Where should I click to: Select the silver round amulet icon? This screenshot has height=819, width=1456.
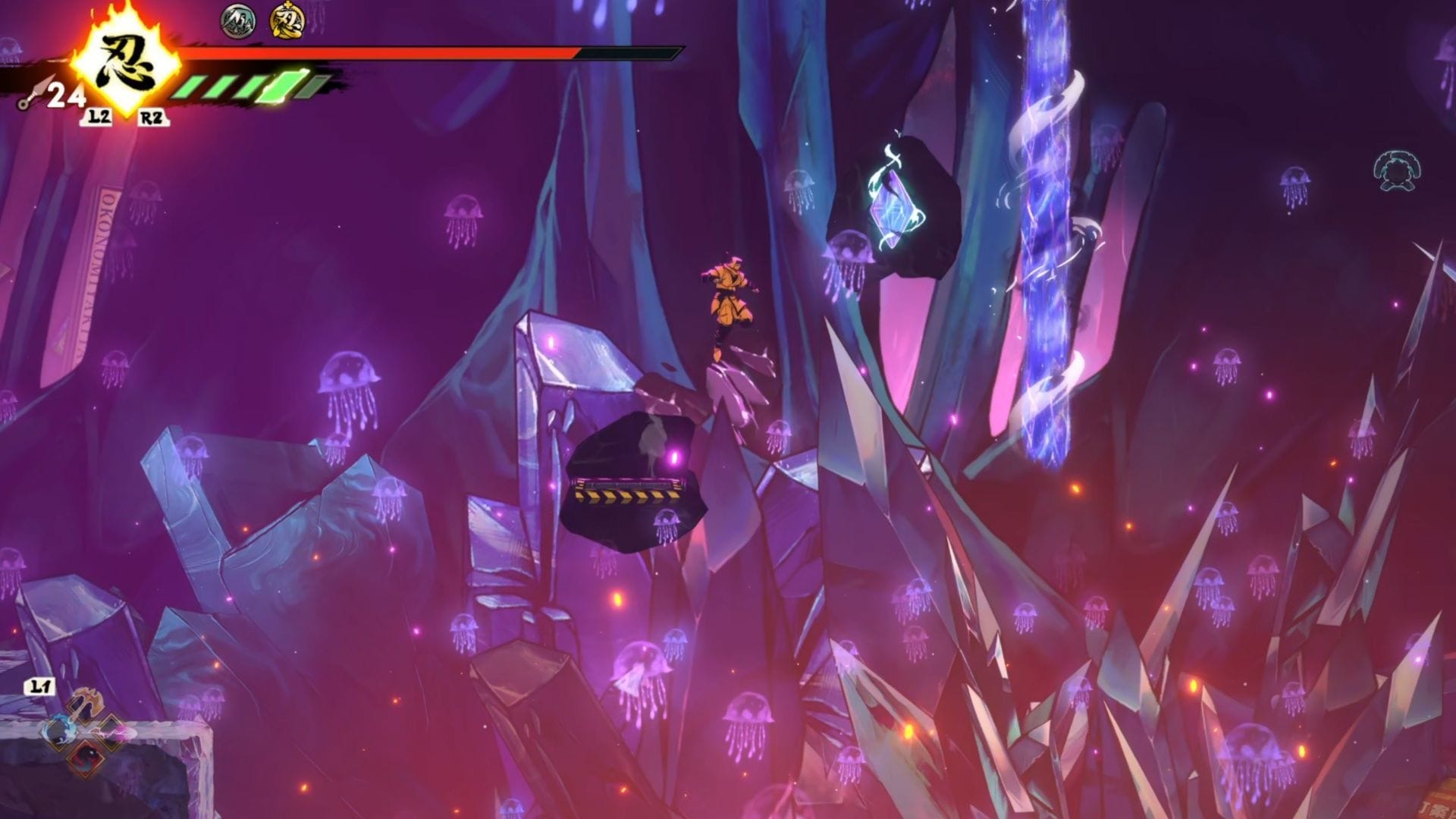point(238,20)
